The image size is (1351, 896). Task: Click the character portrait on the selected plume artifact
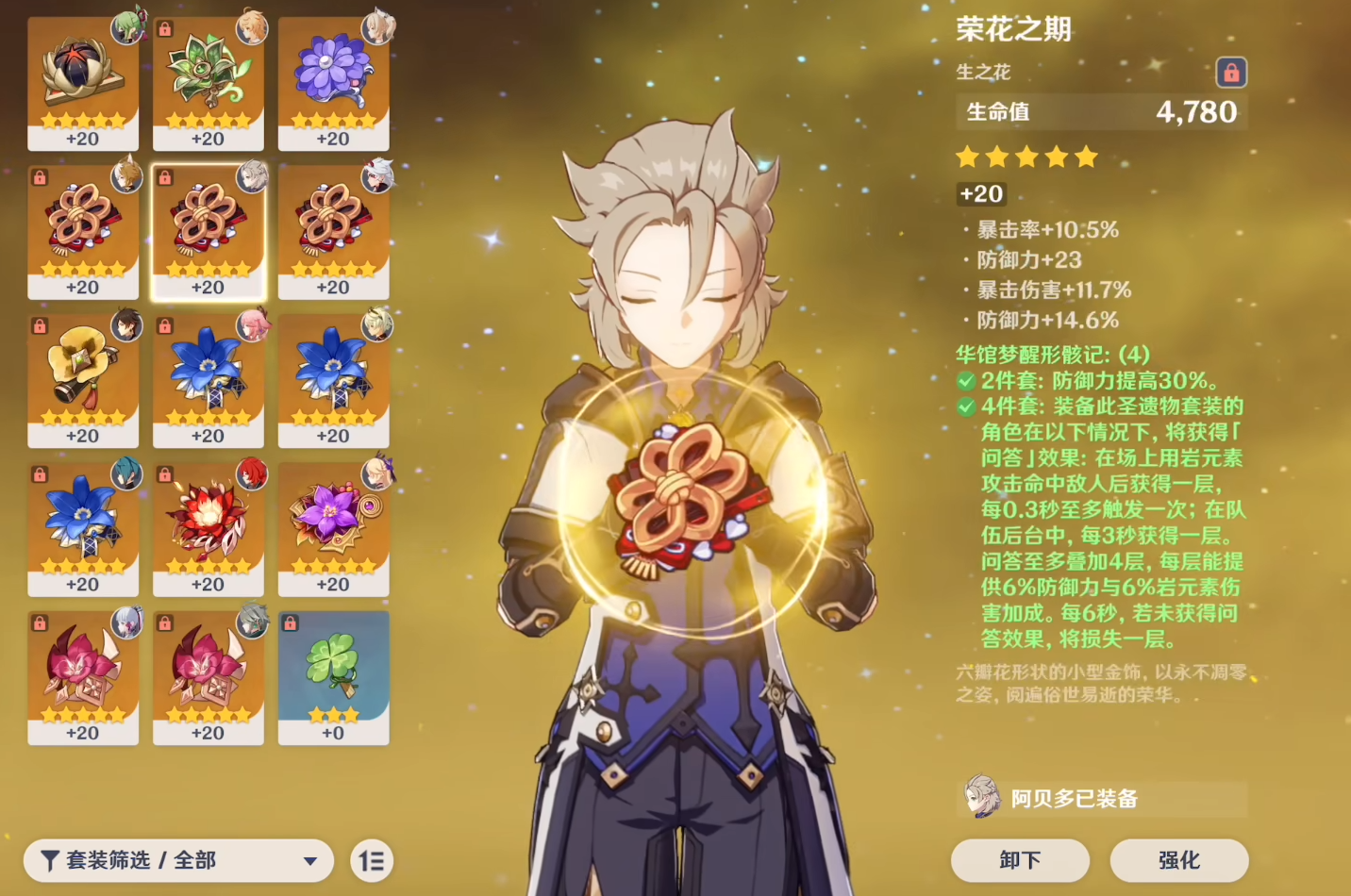251,180
